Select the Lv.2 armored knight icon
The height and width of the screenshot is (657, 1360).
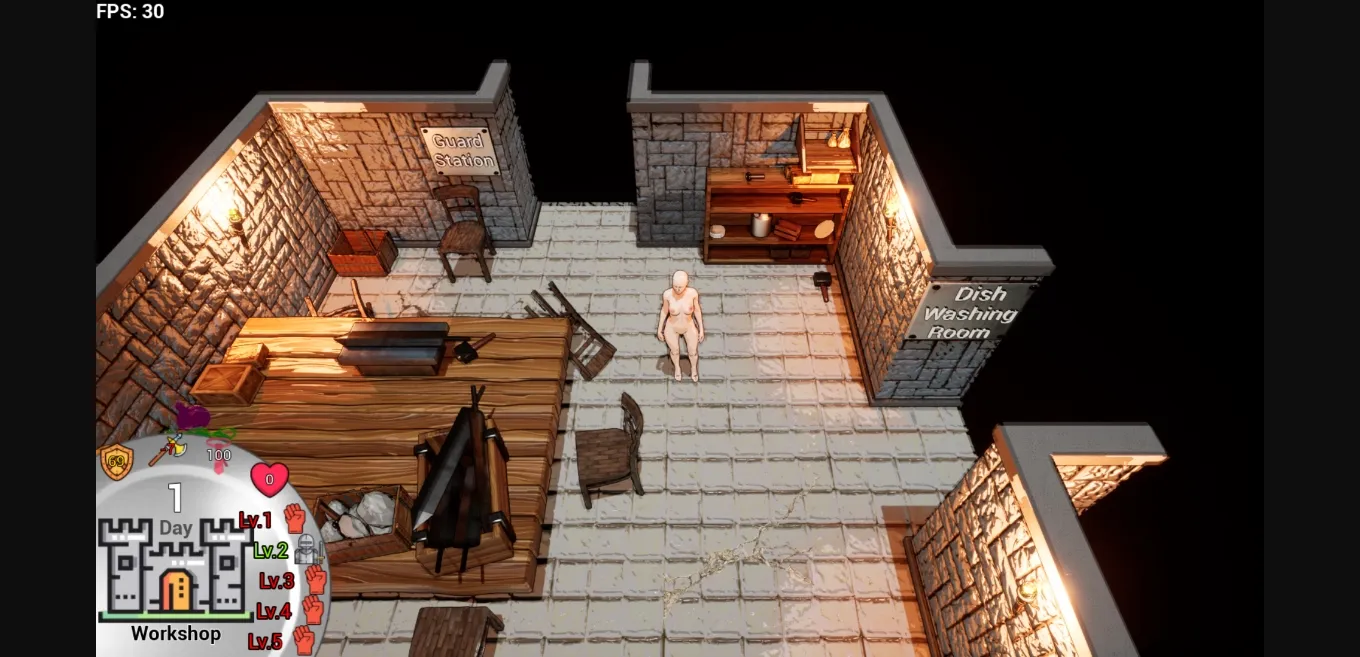click(x=306, y=549)
